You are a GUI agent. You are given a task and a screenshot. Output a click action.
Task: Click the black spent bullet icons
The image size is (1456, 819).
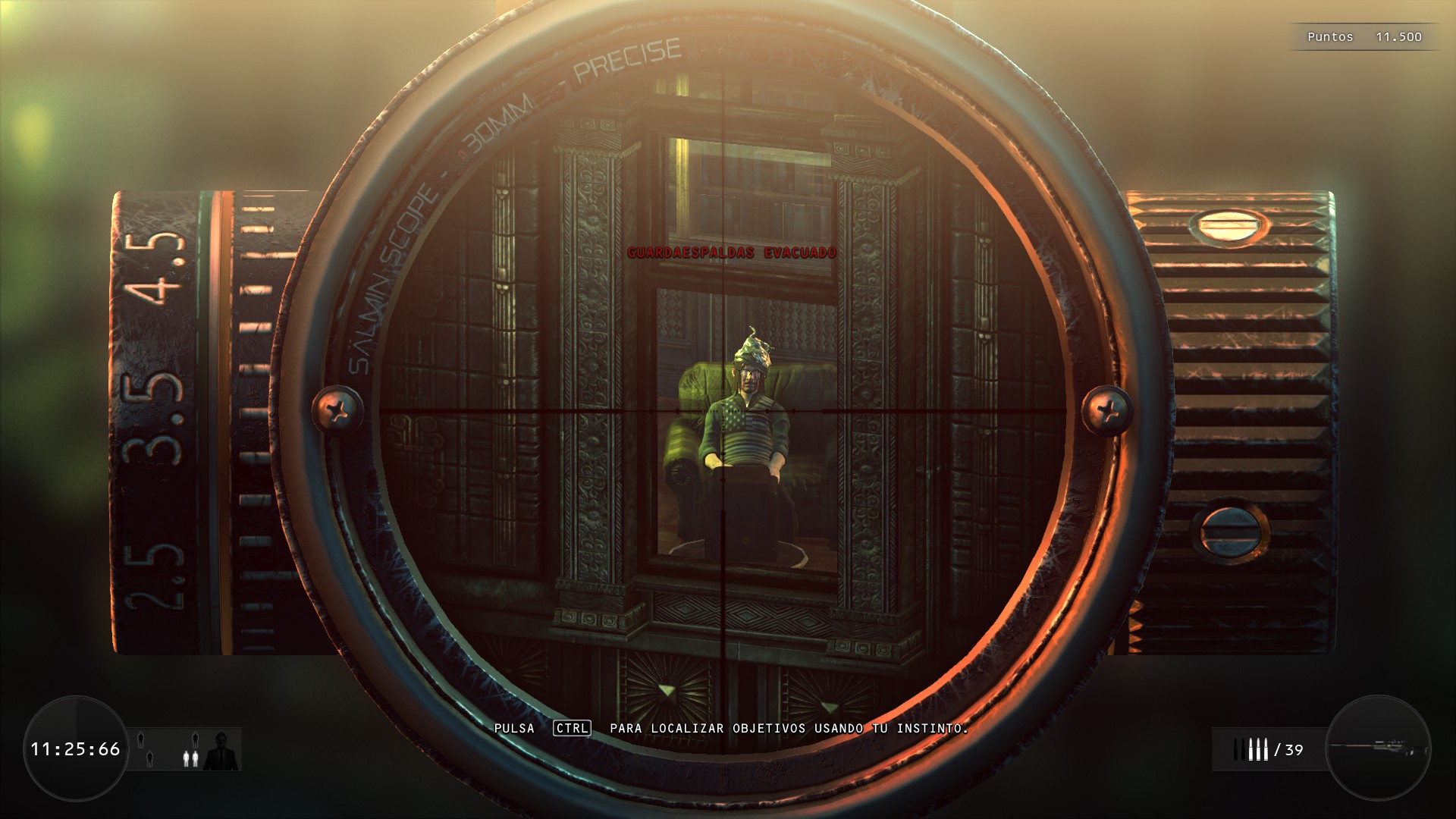tap(1239, 751)
